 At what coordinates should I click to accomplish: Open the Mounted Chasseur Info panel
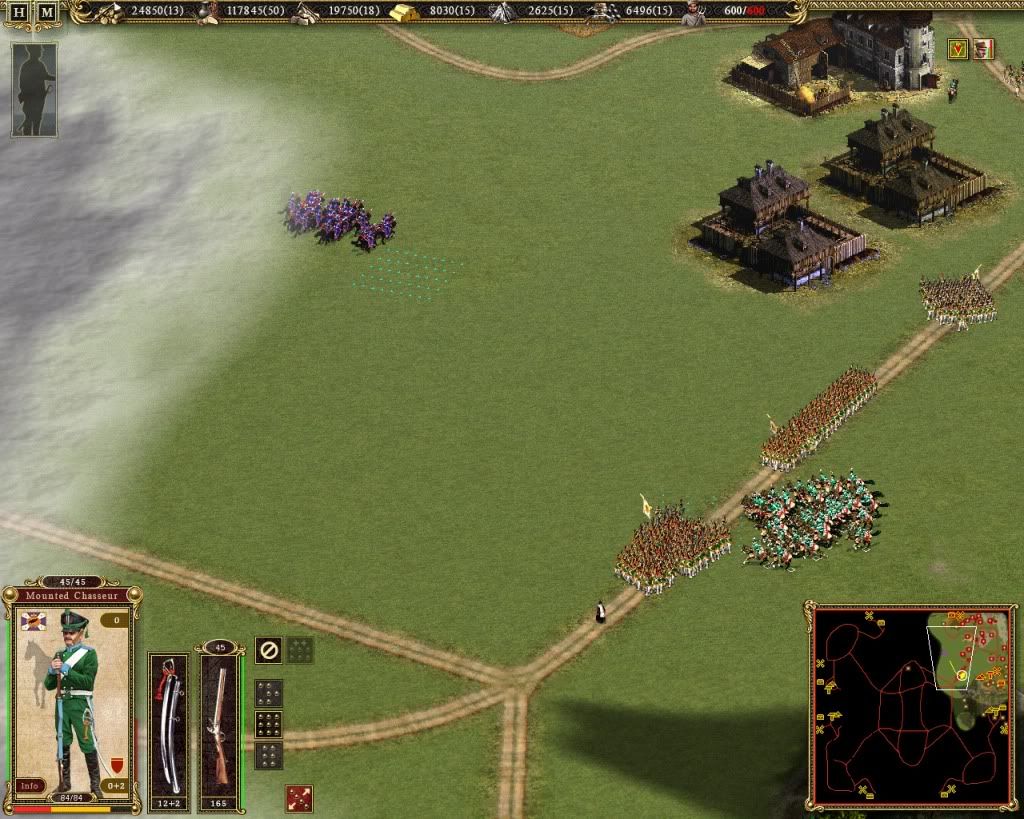click(30, 785)
